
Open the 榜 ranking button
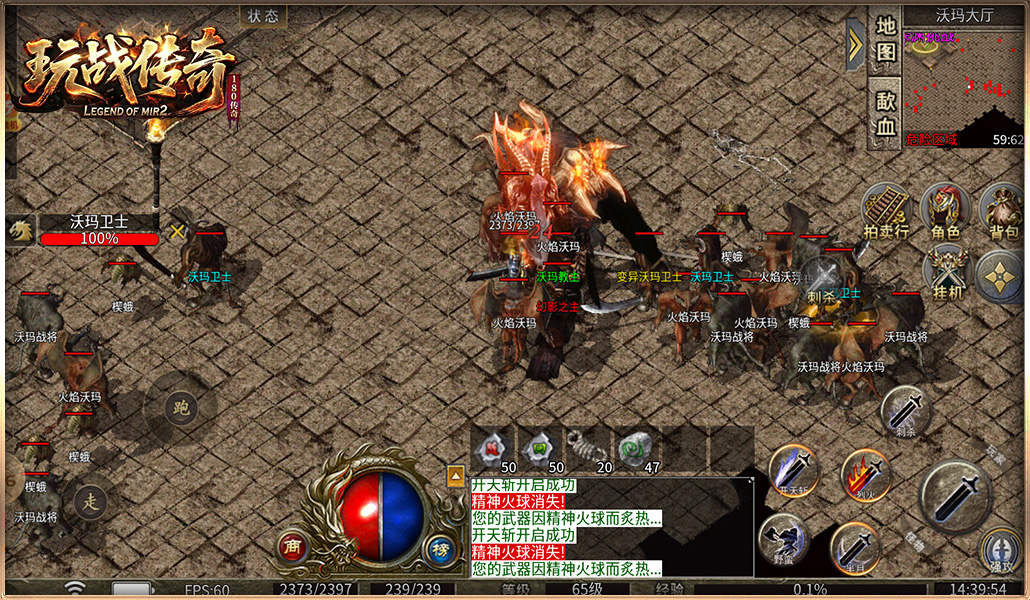440,547
